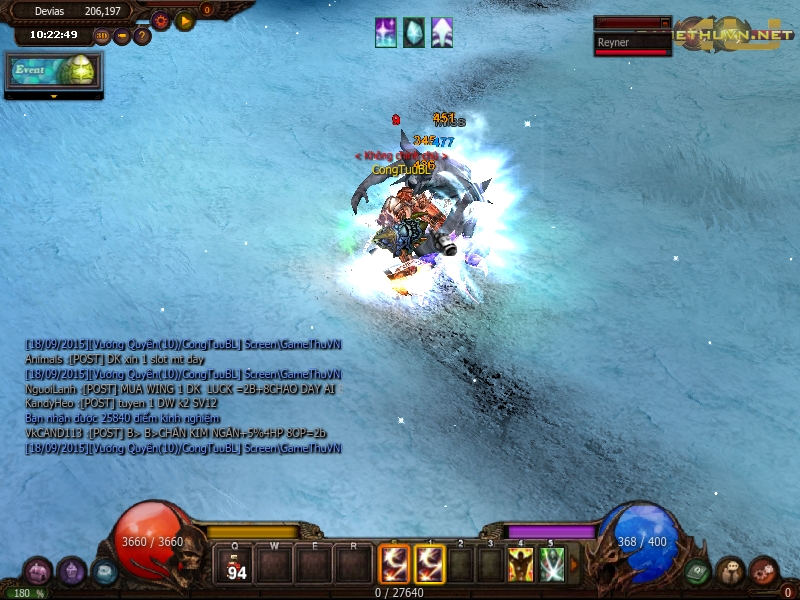800x600 pixels.
Task: Click the round button beside the 3D toggle
Action: coord(122,36)
